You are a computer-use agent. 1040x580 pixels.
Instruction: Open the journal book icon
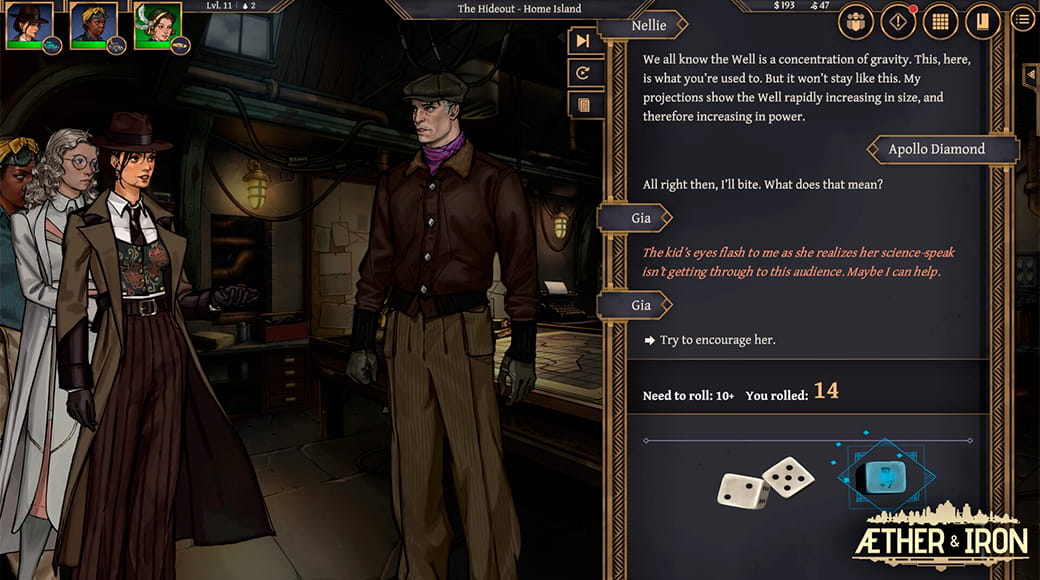(982, 20)
